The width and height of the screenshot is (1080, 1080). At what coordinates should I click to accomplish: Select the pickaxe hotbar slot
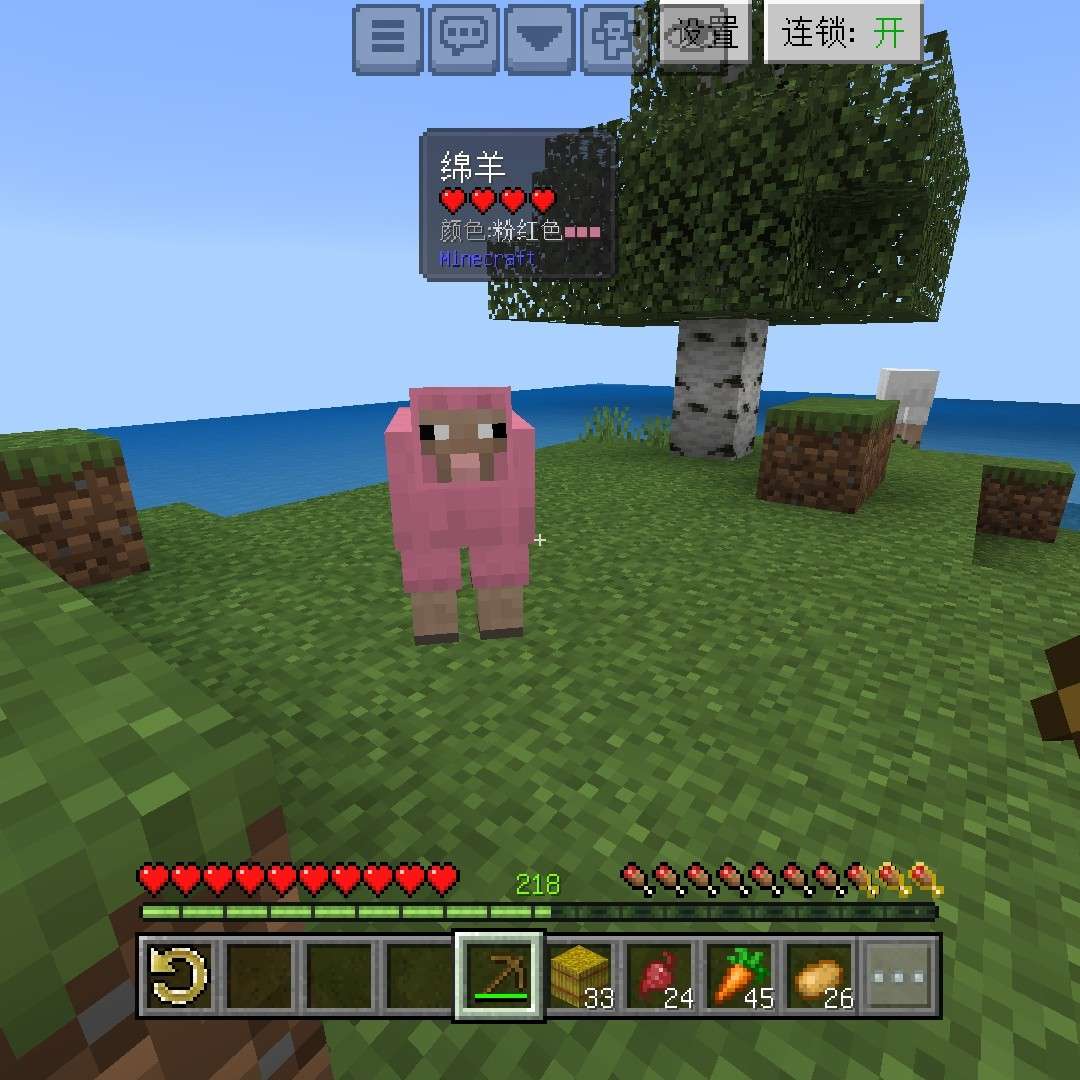[499, 976]
